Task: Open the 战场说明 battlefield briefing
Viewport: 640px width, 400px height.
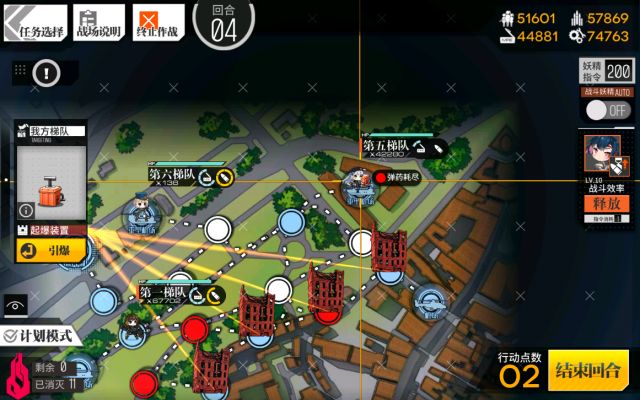Action: coord(99,23)
